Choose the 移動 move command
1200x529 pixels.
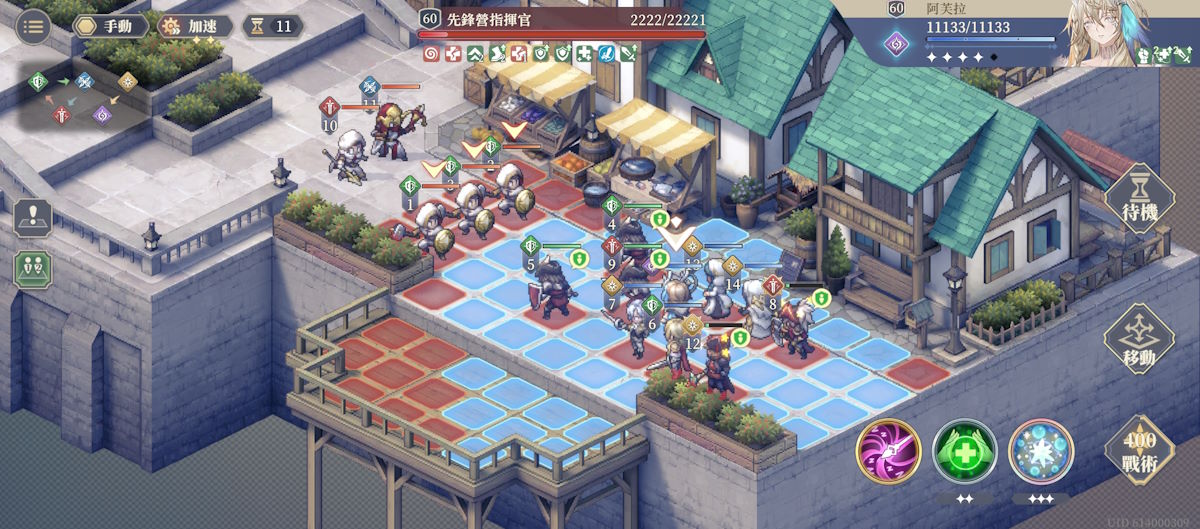[1137, 340]
